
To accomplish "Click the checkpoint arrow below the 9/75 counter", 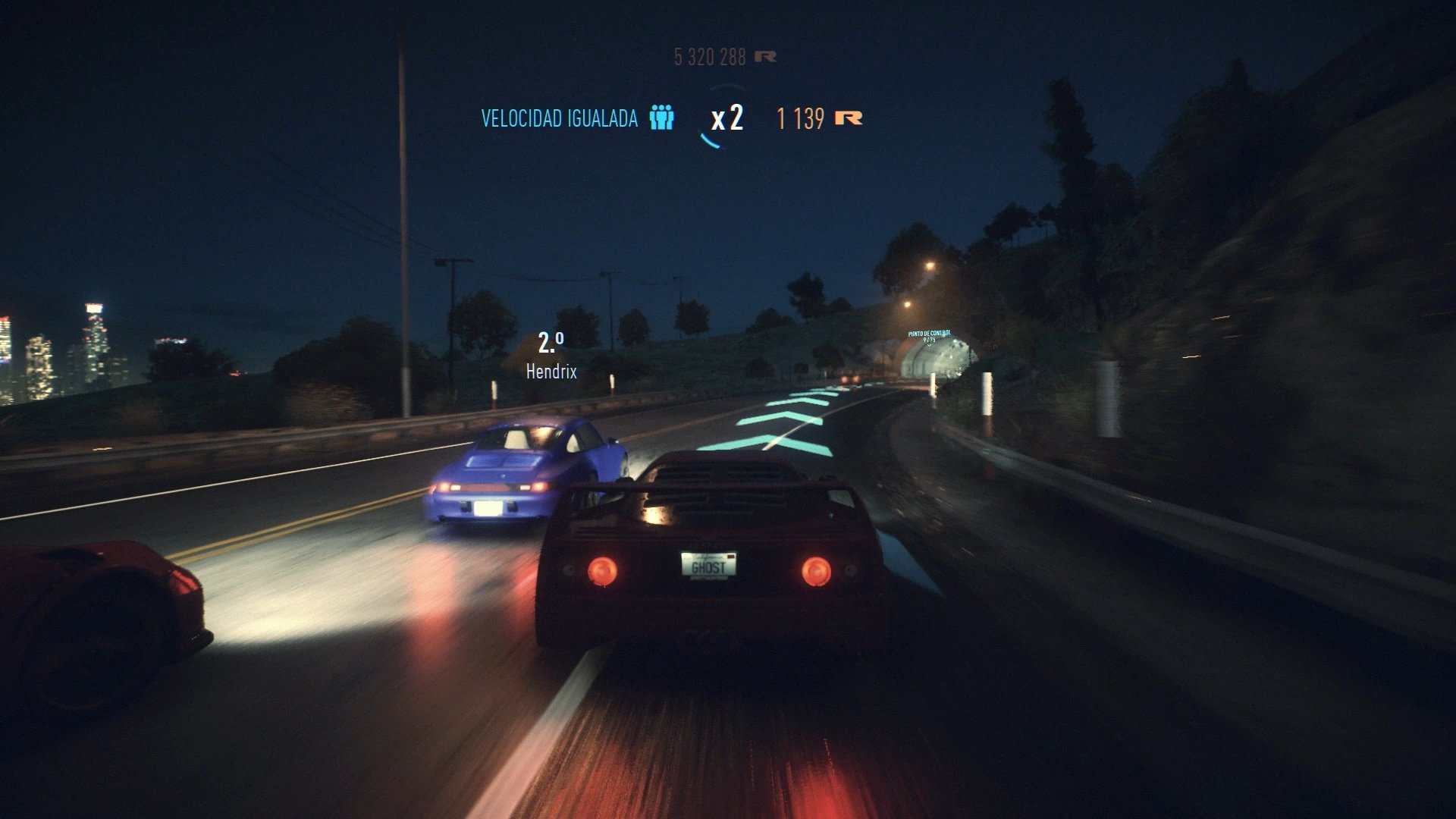I will [930, 346].
